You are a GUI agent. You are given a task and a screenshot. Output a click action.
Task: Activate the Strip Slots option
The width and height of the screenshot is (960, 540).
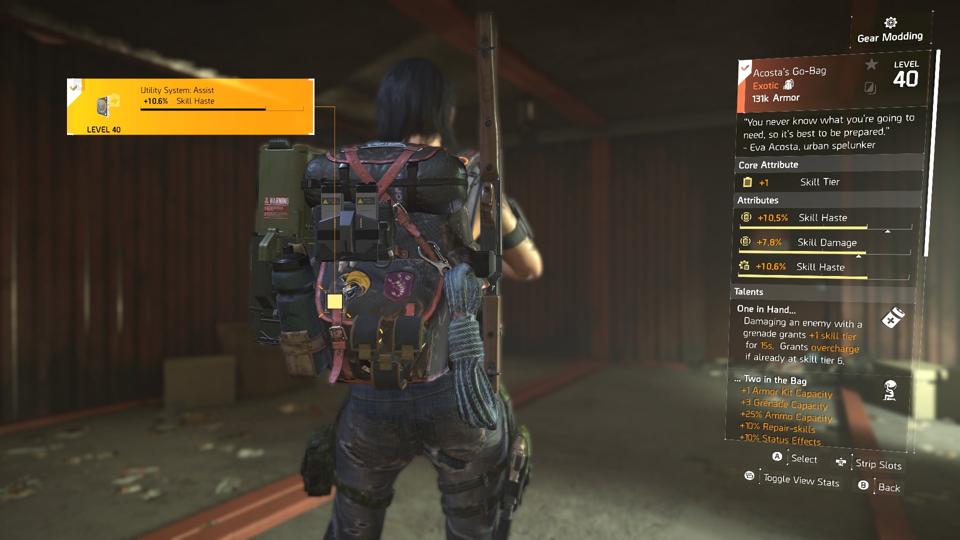pyautogui.click(x=877, y=465)
